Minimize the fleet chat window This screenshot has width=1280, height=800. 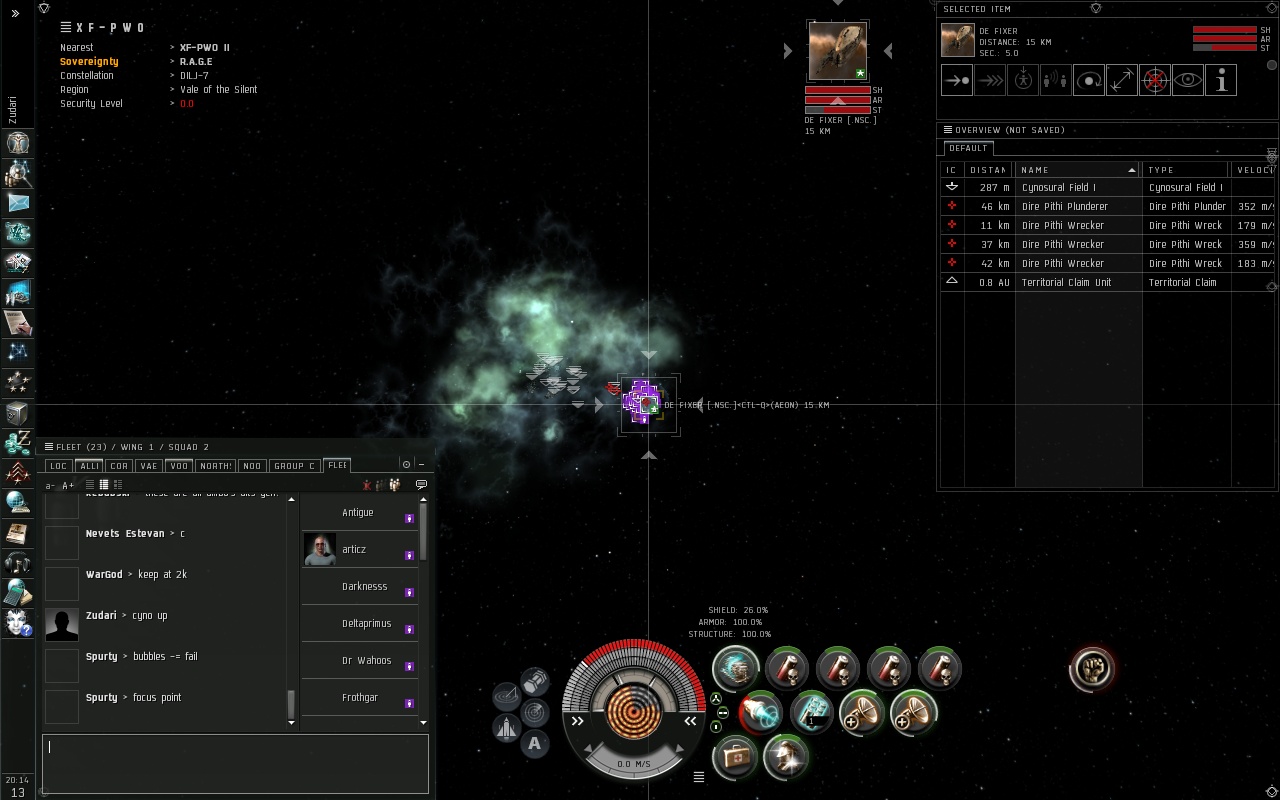coord(421,464)
